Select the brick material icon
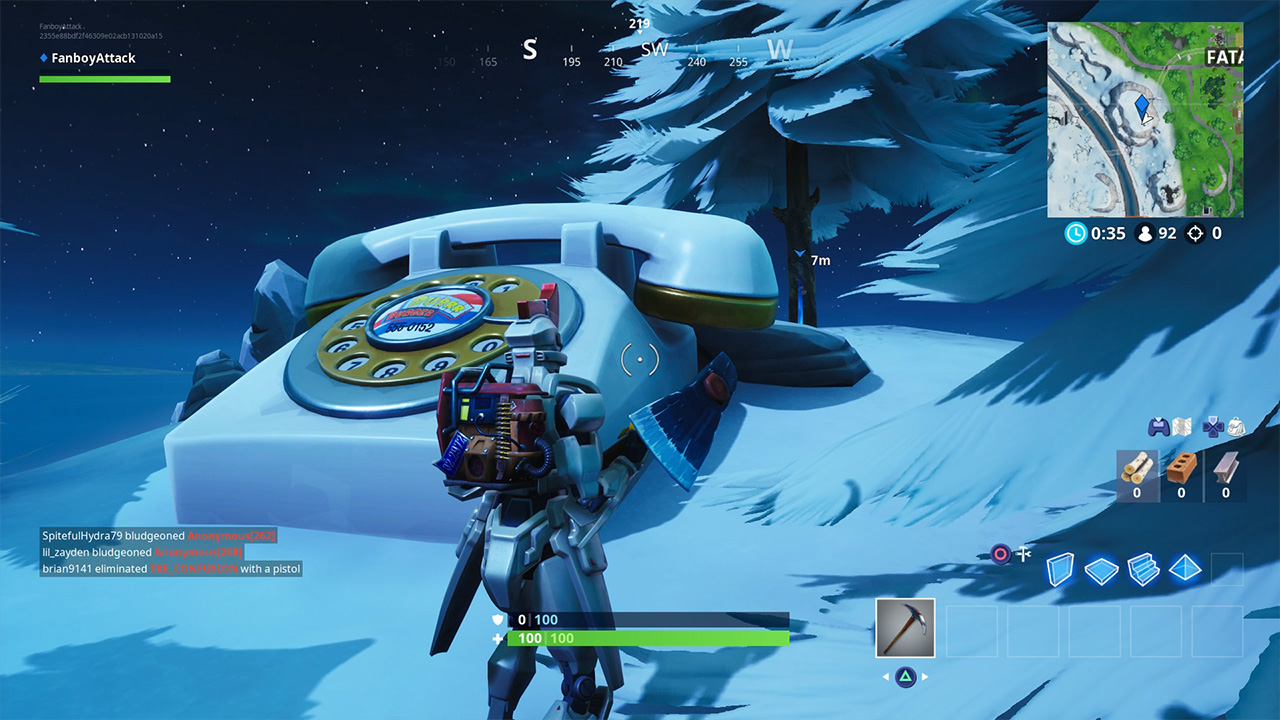 (x=1181, y=469)
